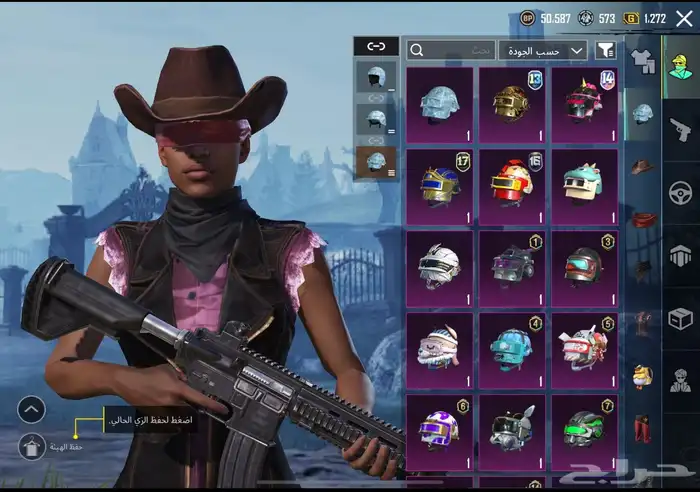Click the round up-arrow expand button
This screenshot has height=492, width=700.
tap(31, 408)
